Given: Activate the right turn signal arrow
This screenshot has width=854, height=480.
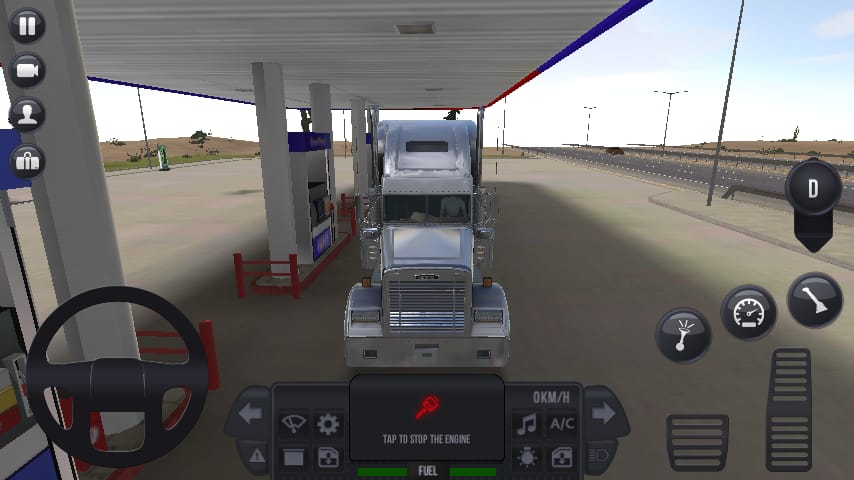Looking at the screenshot, I should 602,413.
